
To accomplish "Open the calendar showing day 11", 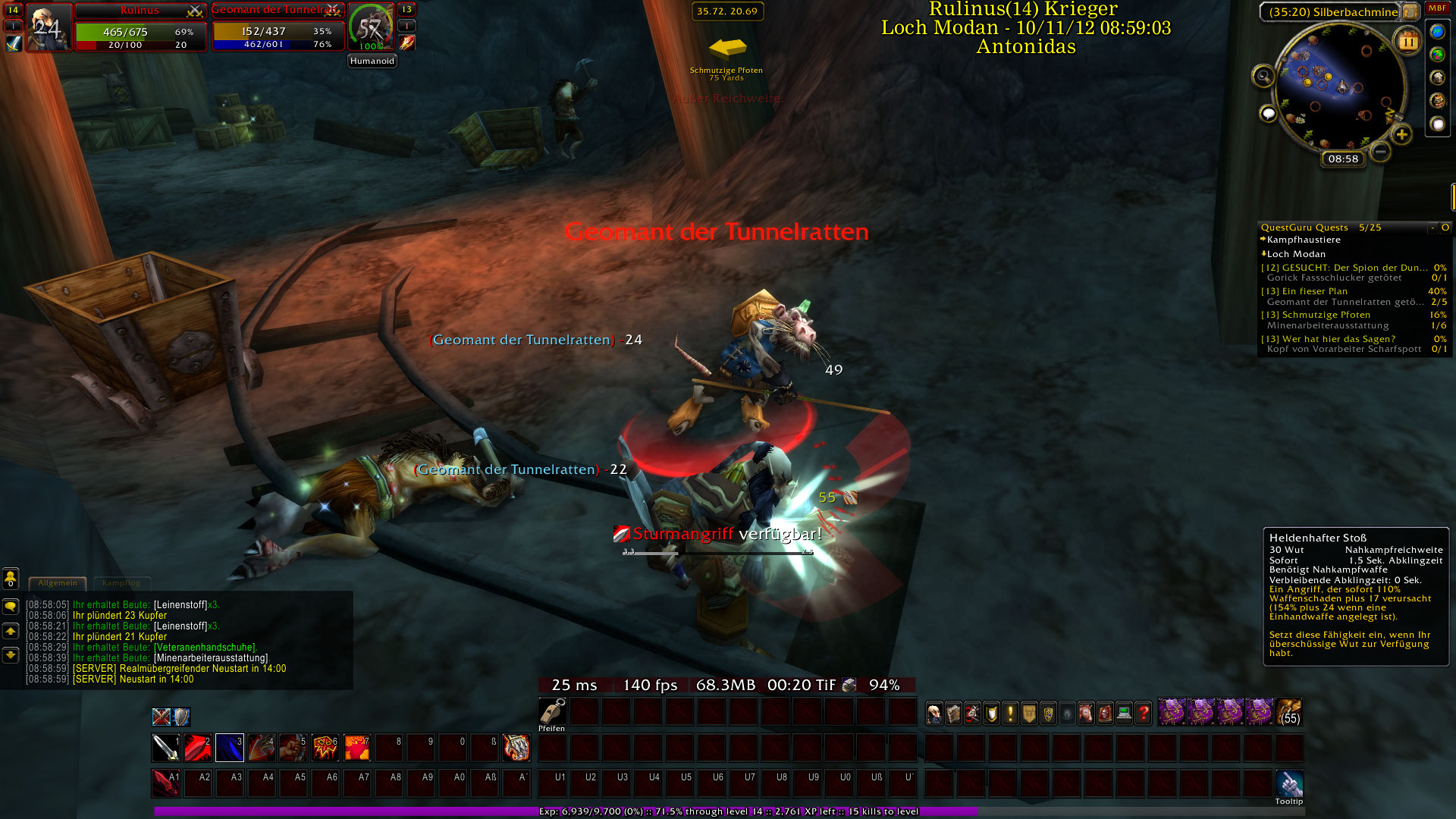I will pyautogui.click(x=1407, y=41).
